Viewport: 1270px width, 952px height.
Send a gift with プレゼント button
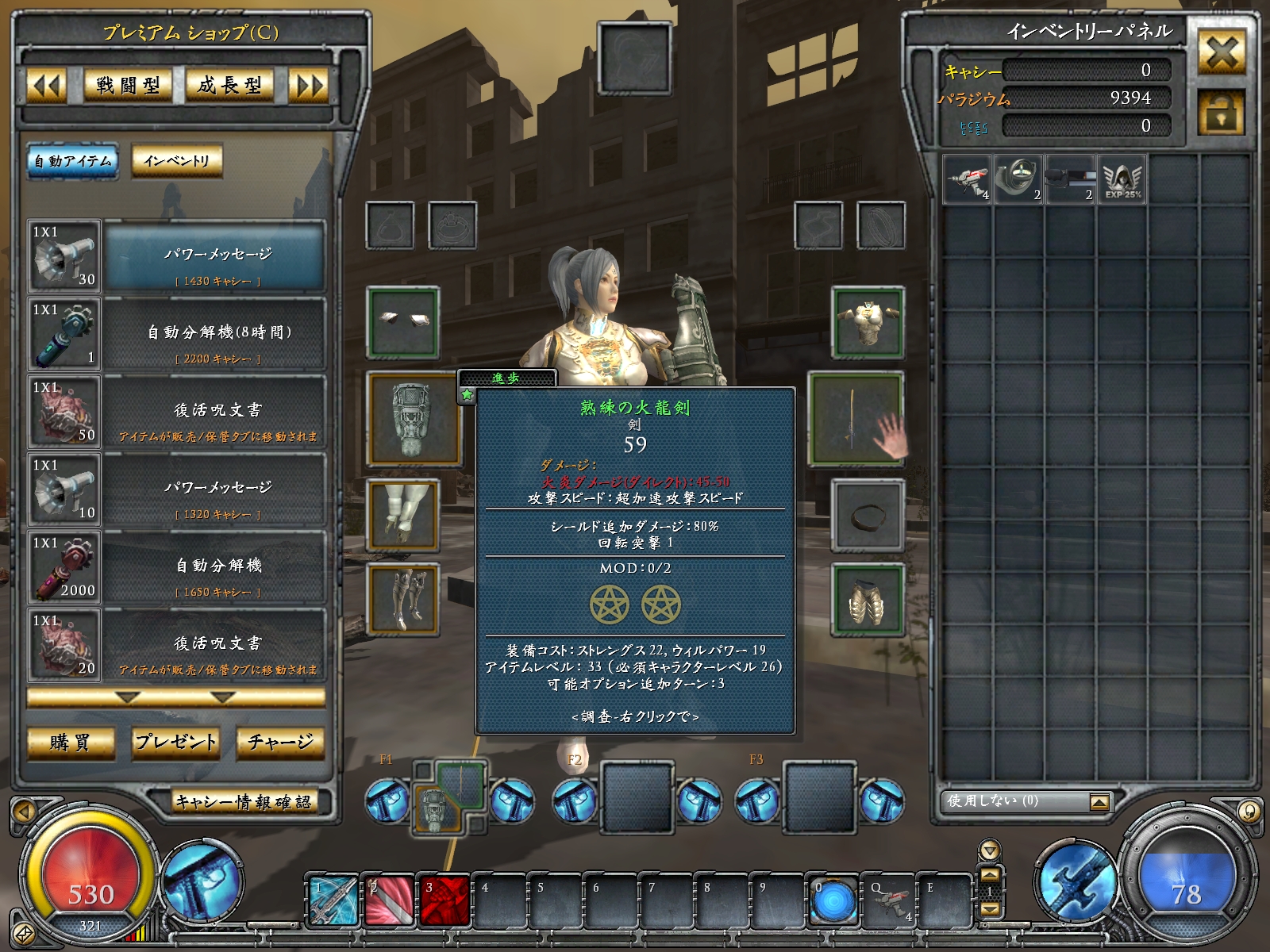click(x=175, y=743)
